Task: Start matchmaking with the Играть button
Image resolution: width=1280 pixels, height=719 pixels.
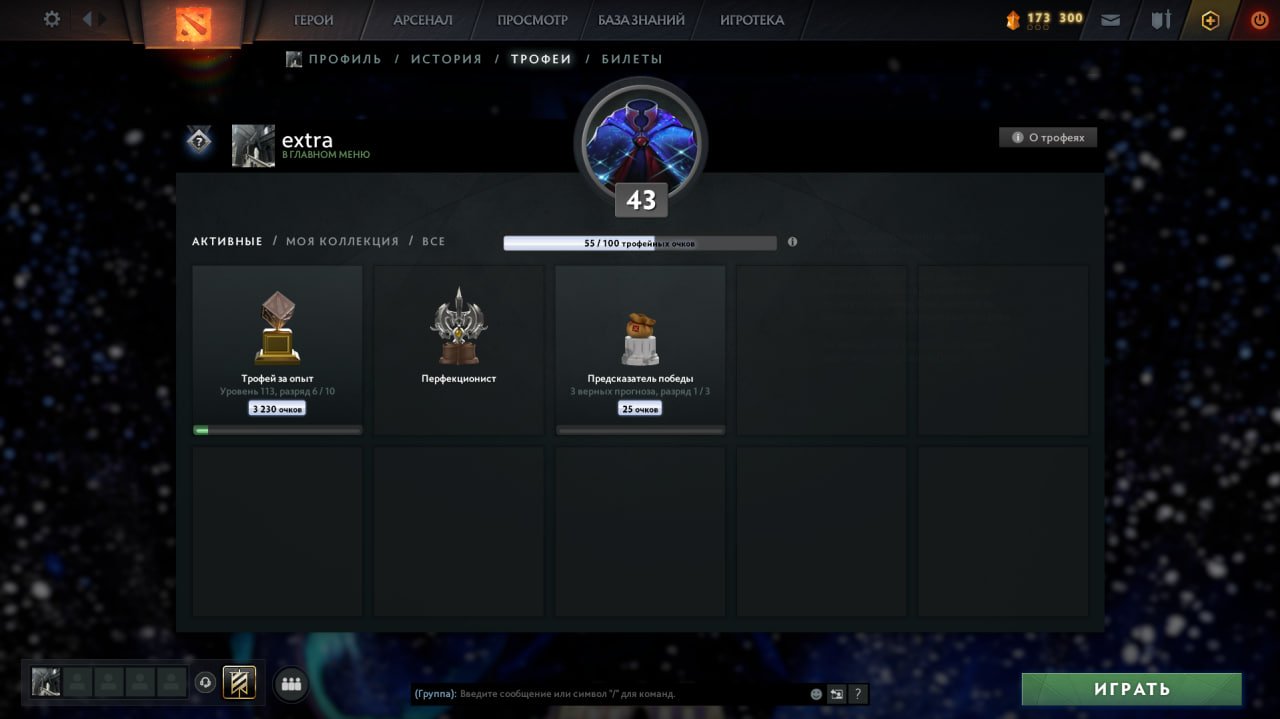Action: [x=1131, y=689]
